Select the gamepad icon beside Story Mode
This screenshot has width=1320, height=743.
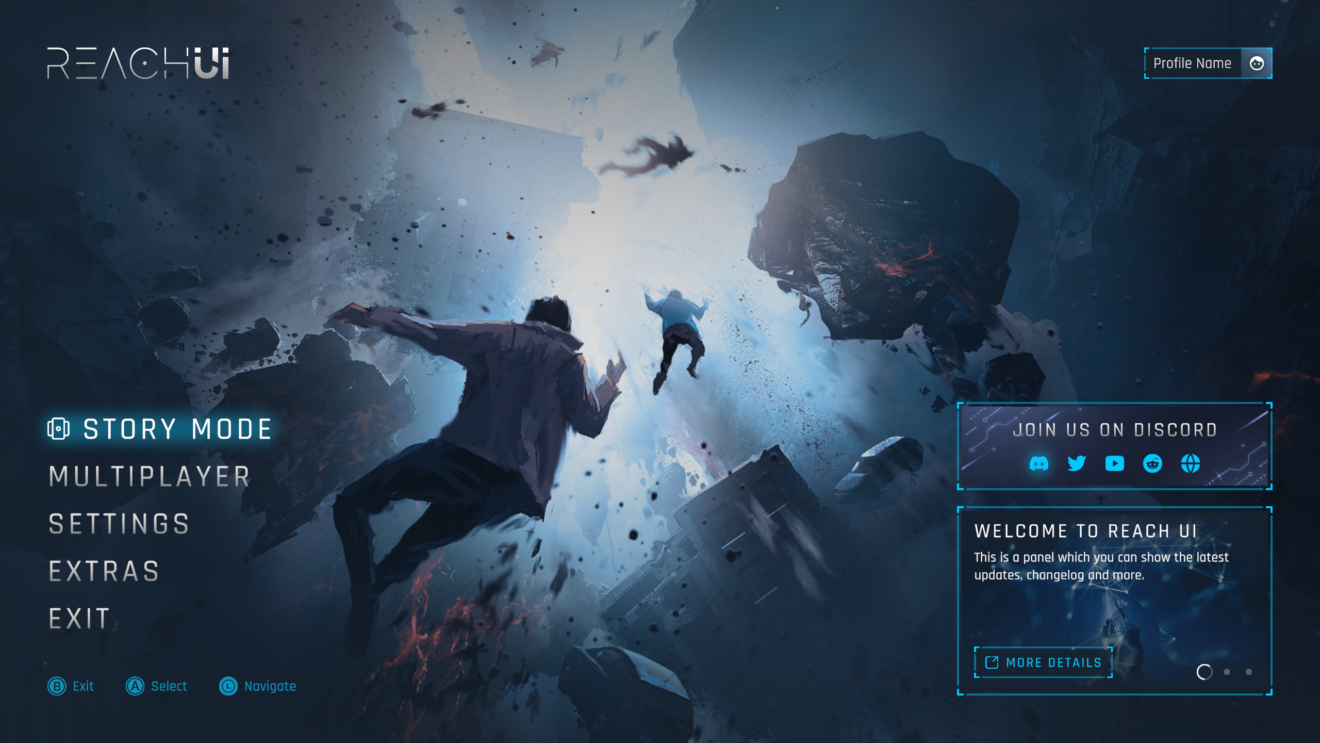click(58, 428)
